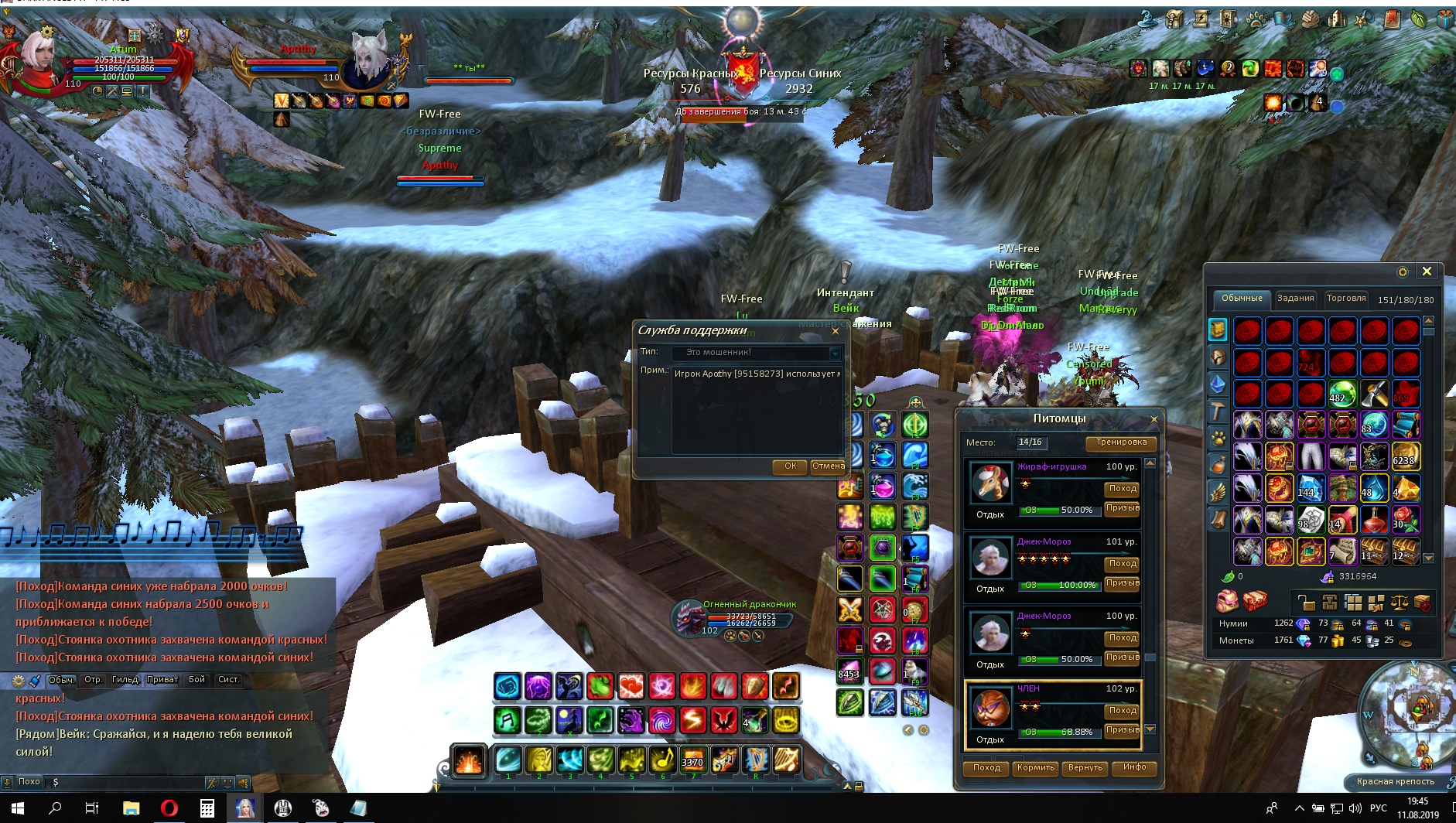
Task: Open the Opera browser from taskbar
Action: (169, 808)
